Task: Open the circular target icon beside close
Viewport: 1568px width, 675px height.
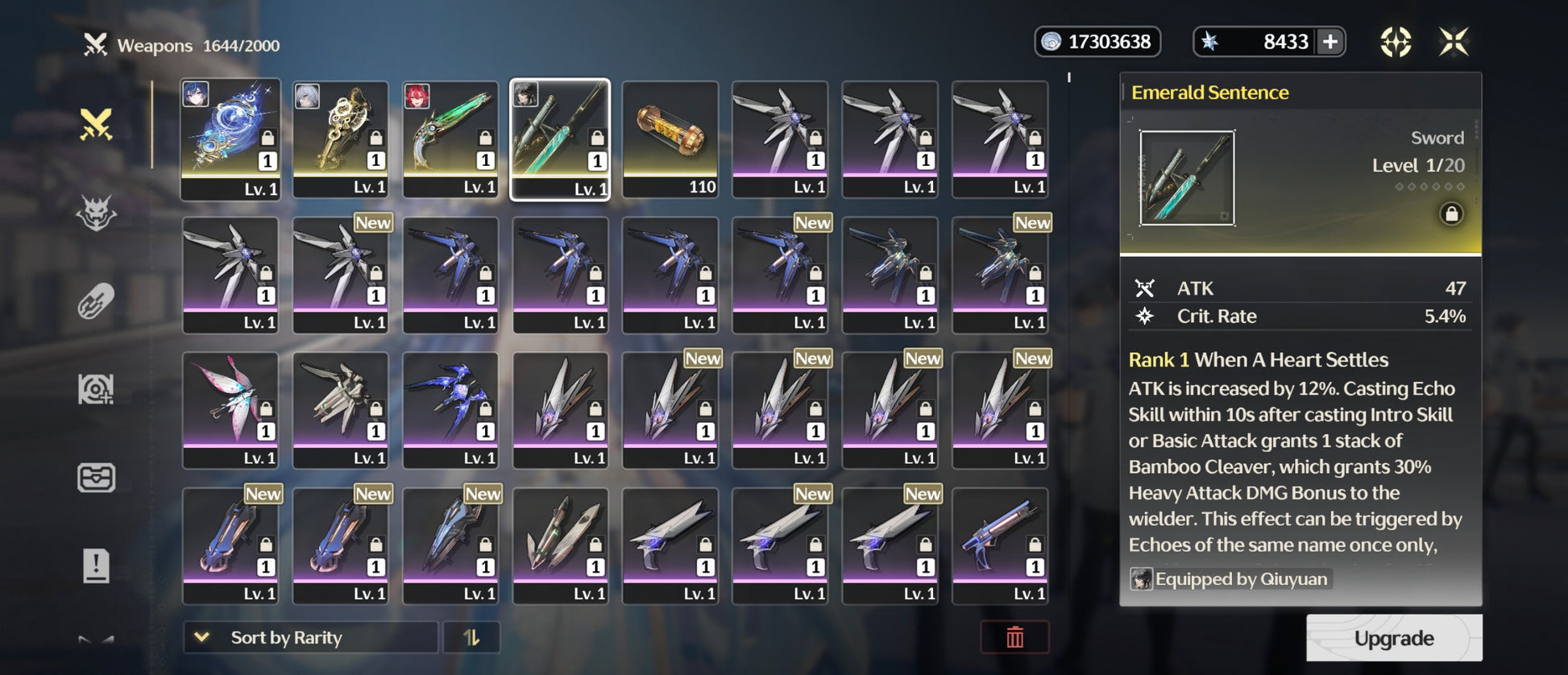Action: 1396,42
